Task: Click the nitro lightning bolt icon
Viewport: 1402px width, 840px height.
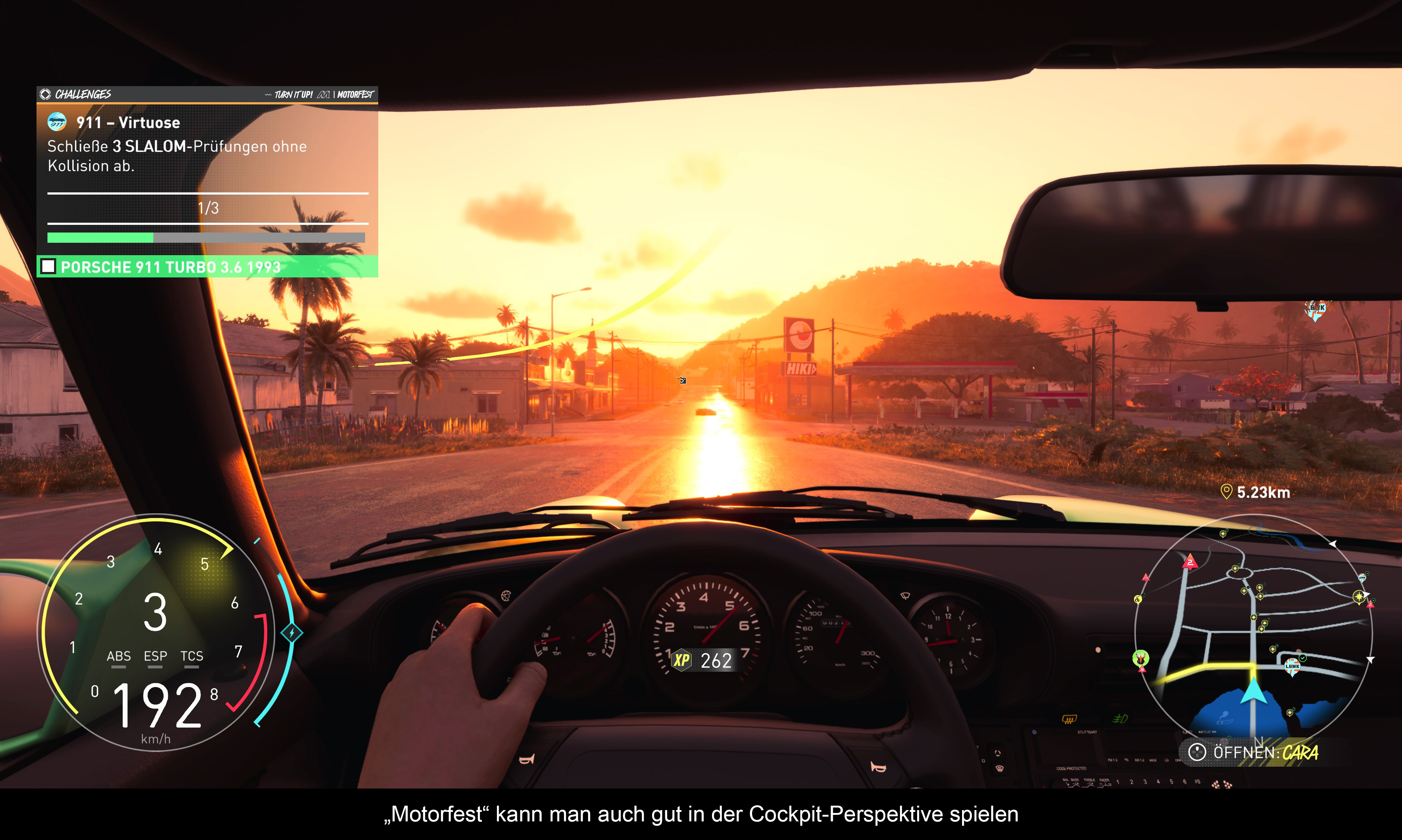Action: tap(291, 633)
